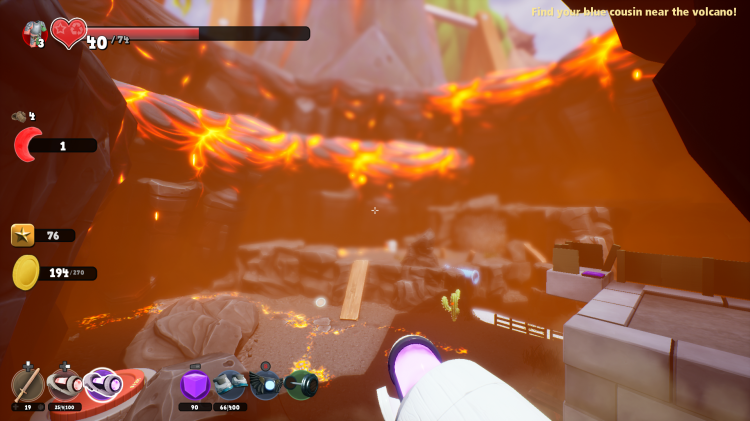Activate the winged orb gadget
This screenshot has width=750, height=421.
[x=265, y=384]
